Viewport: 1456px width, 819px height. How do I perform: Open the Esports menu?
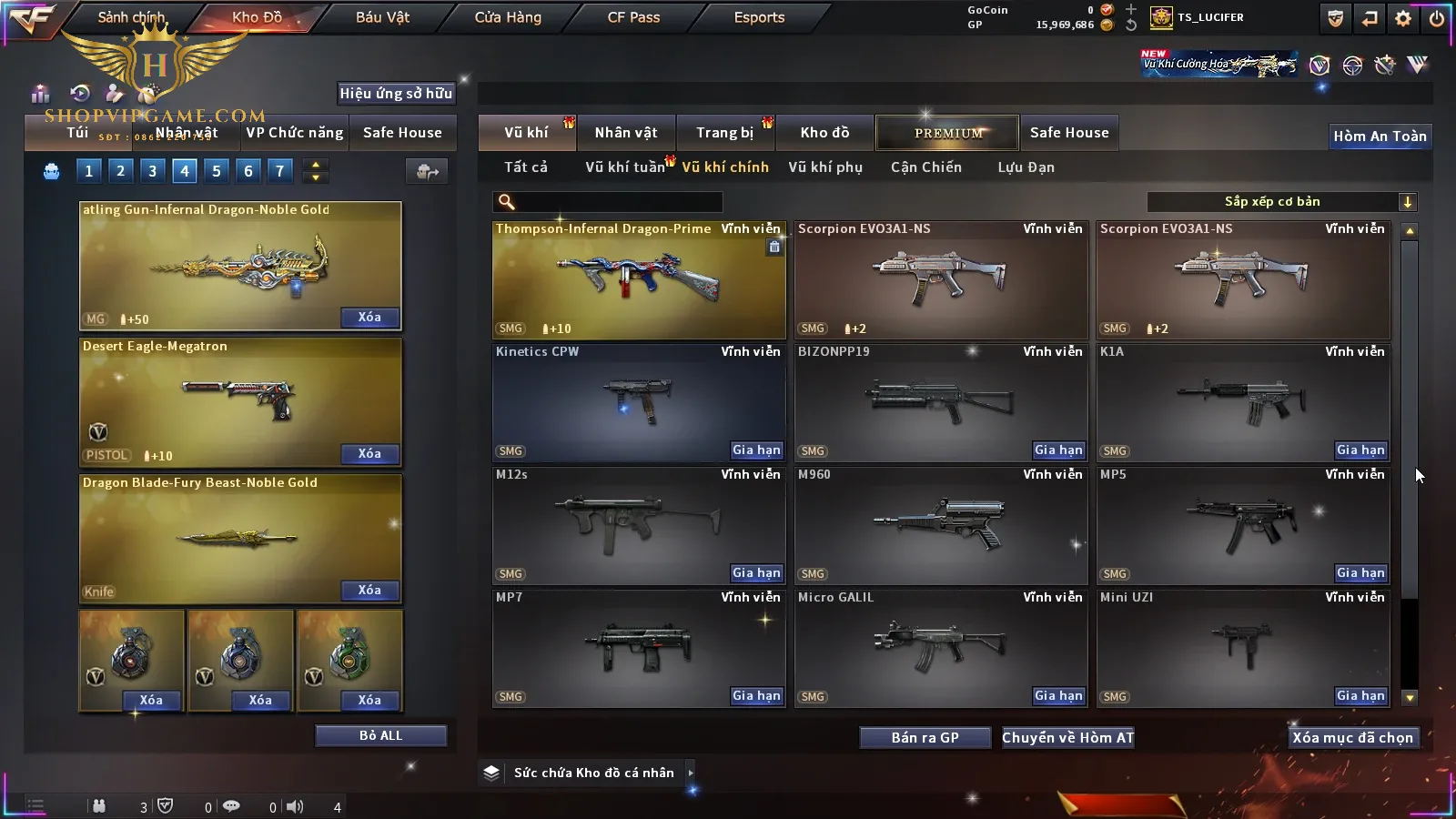759,17
